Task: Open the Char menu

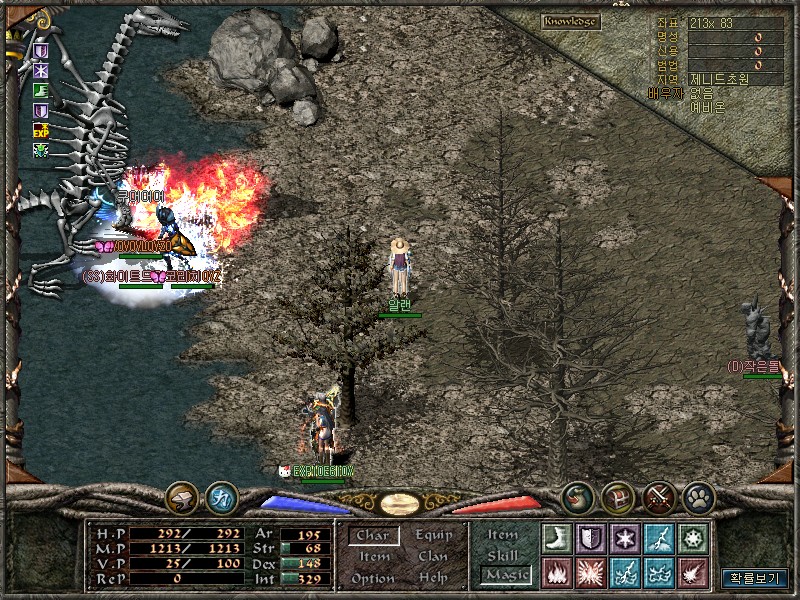Action: pos(373,535)
